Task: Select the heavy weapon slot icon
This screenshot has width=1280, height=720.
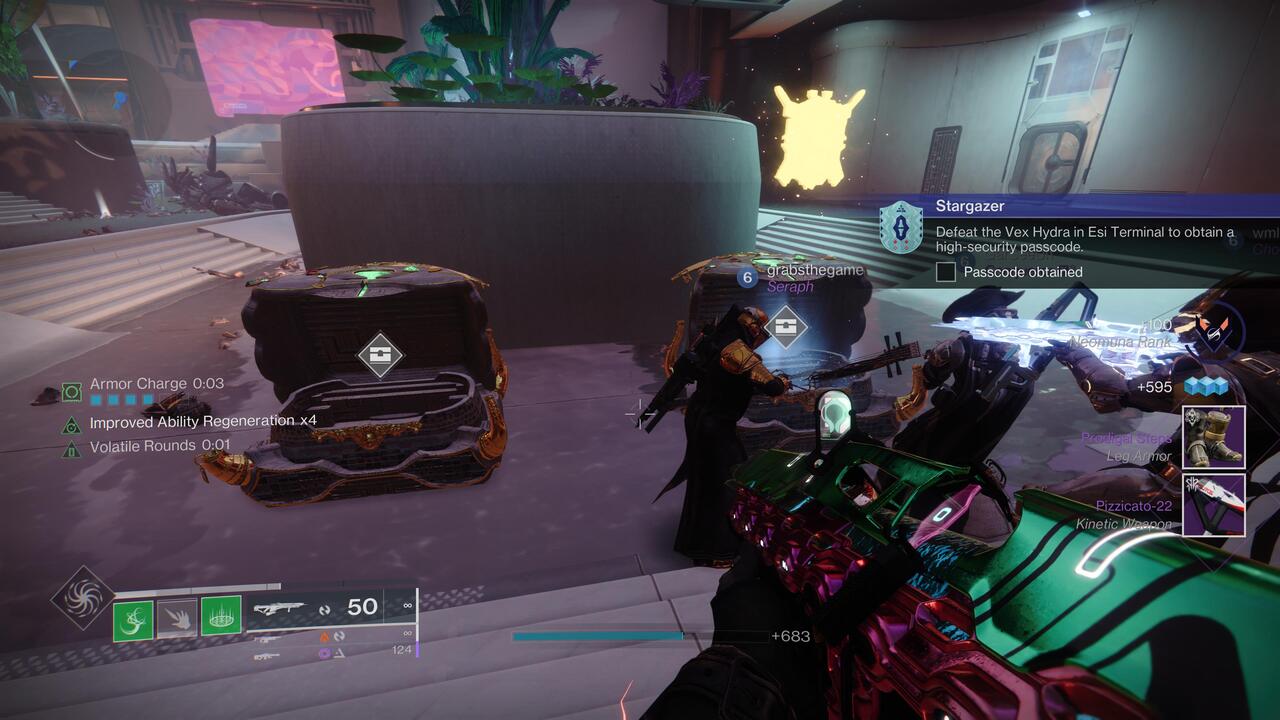Action: (265, 656)
